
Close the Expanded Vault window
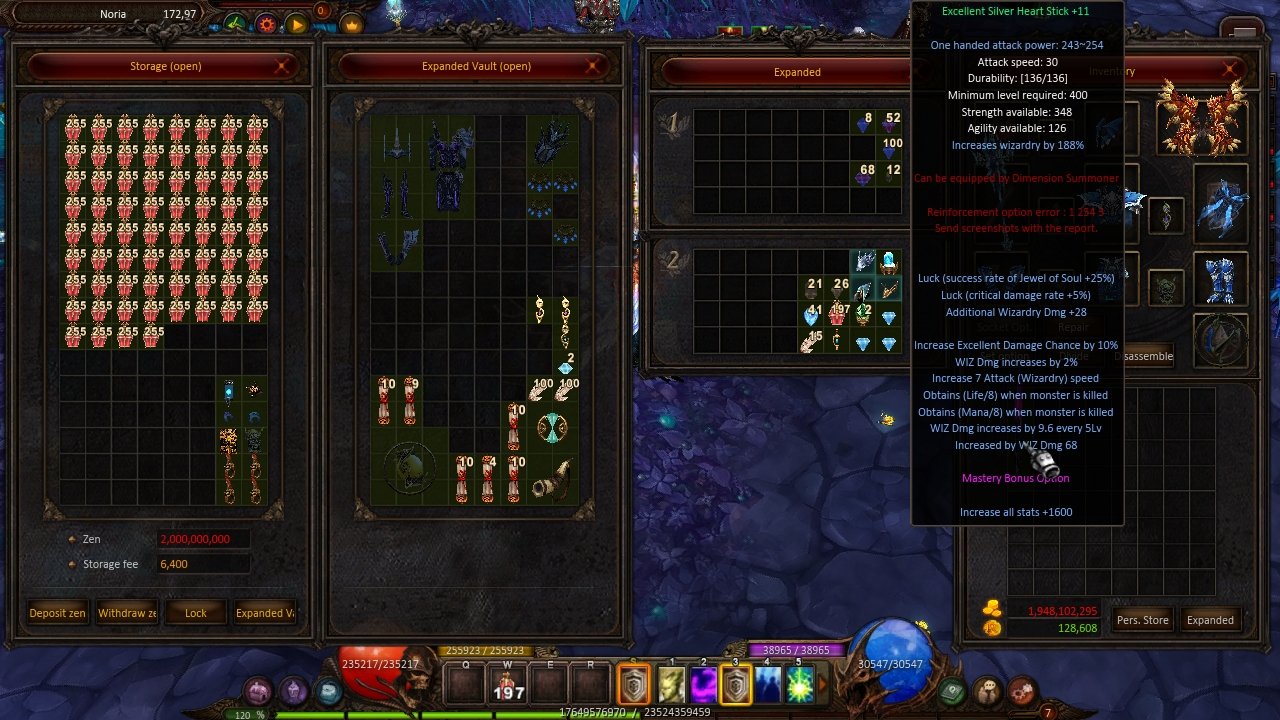(594, 66)
